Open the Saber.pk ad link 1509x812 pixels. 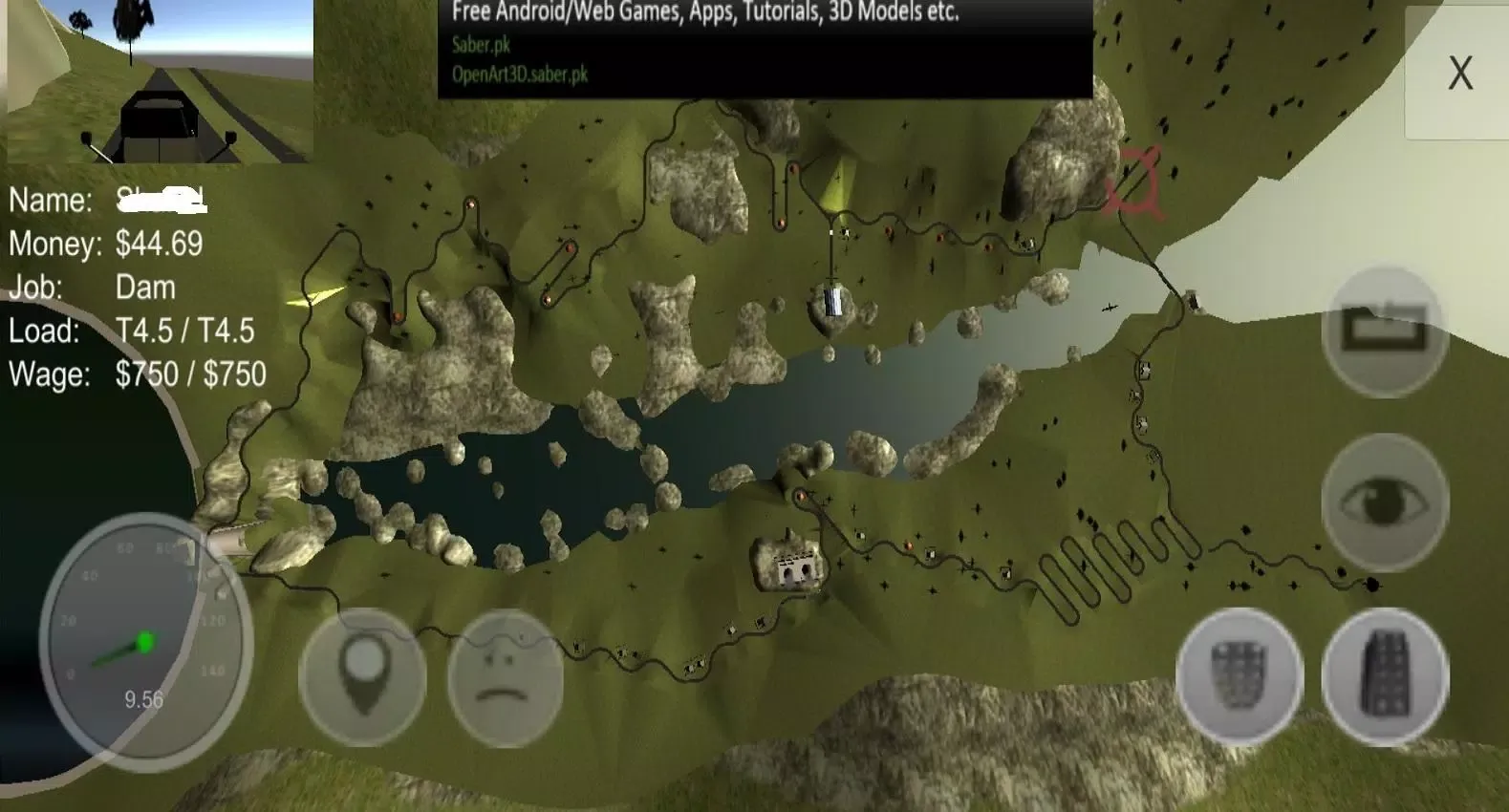482,44
